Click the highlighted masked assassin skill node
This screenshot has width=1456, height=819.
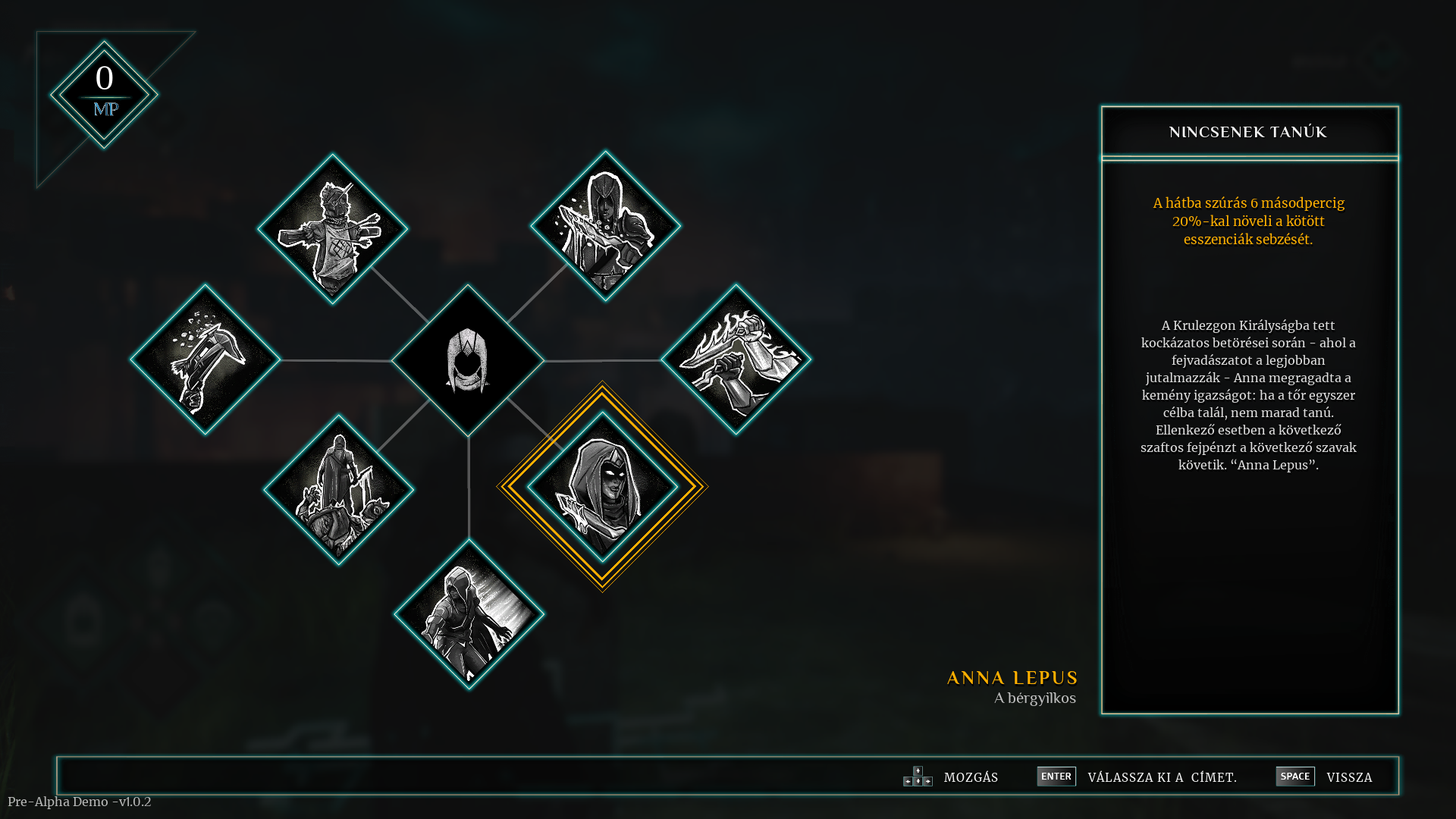pyautogui.click(x=602, y=487)
